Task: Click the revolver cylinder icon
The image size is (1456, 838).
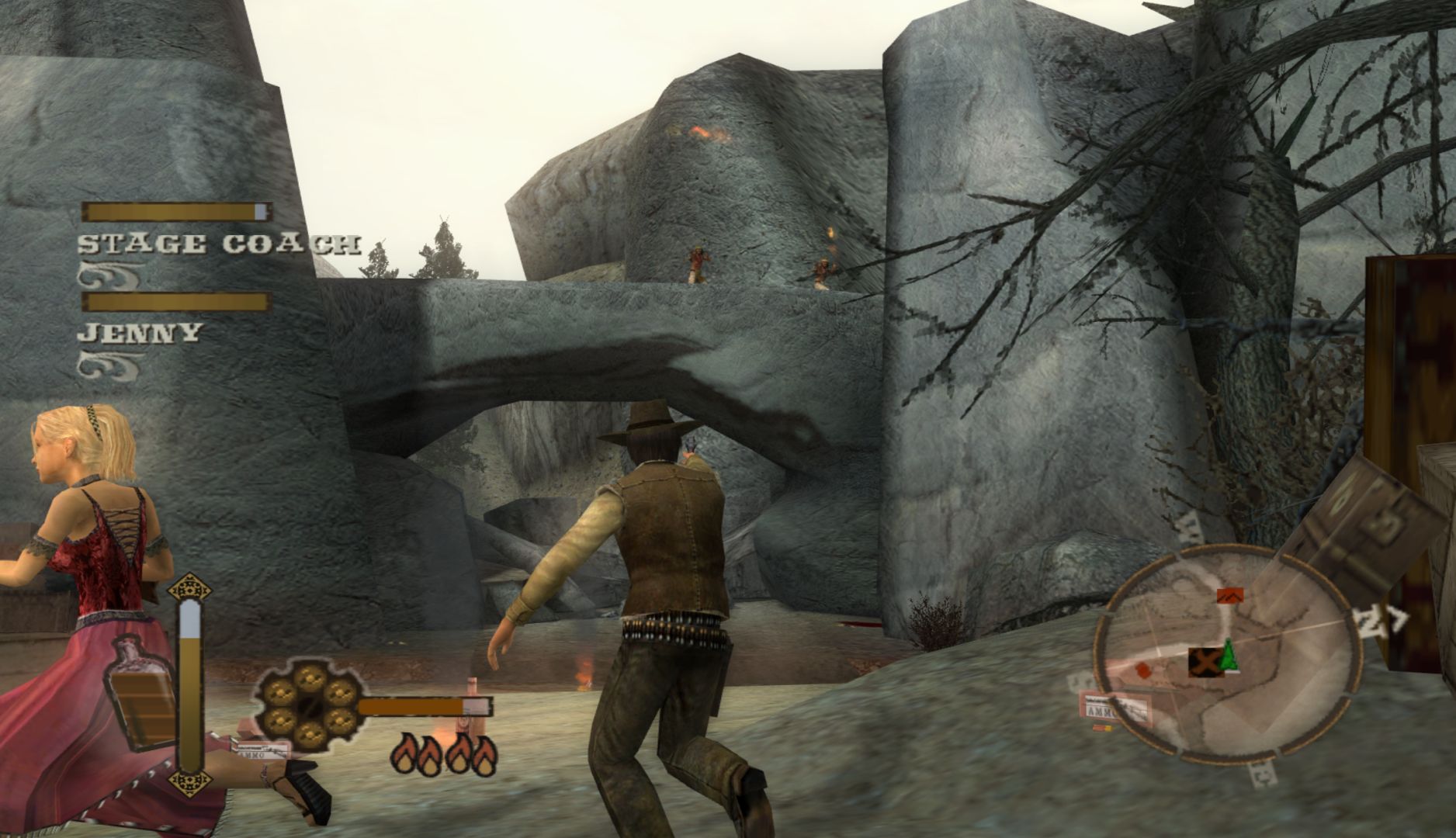Action: (x=307, y=708)
